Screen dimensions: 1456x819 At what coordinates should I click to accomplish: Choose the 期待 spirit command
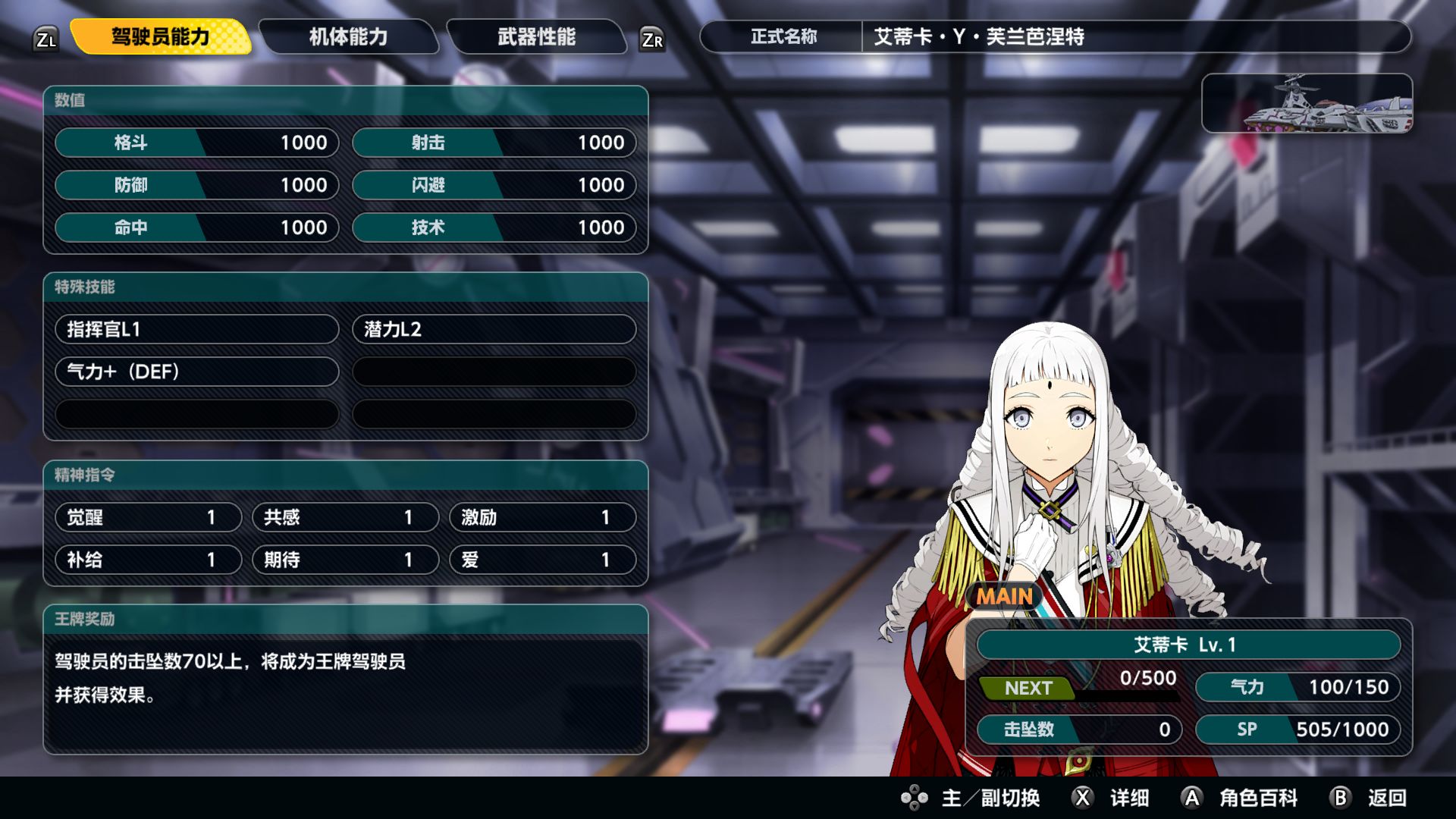coord(345,560)
